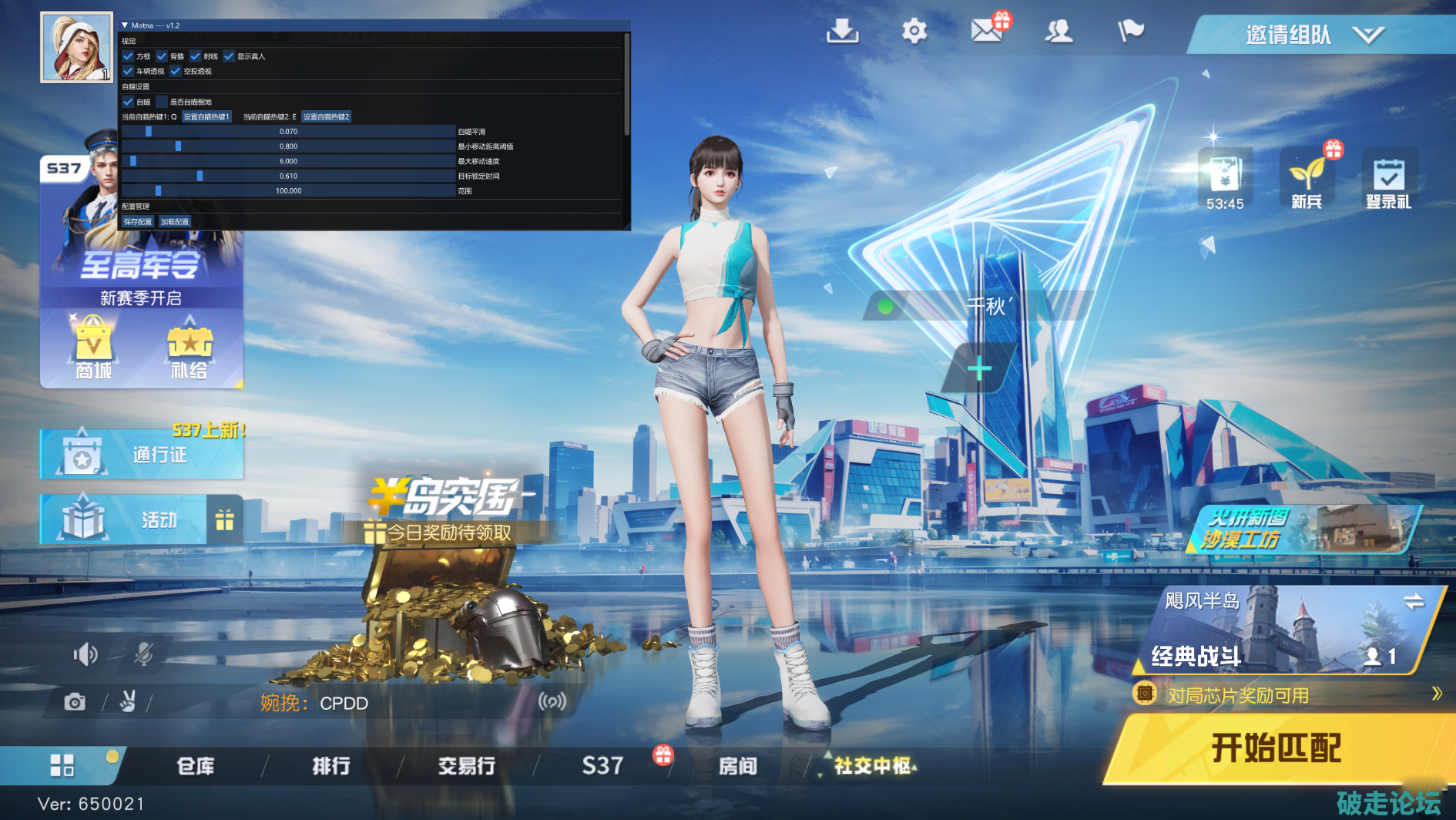
Task: Open the friends list icon
Action: tap(1058, 32)
